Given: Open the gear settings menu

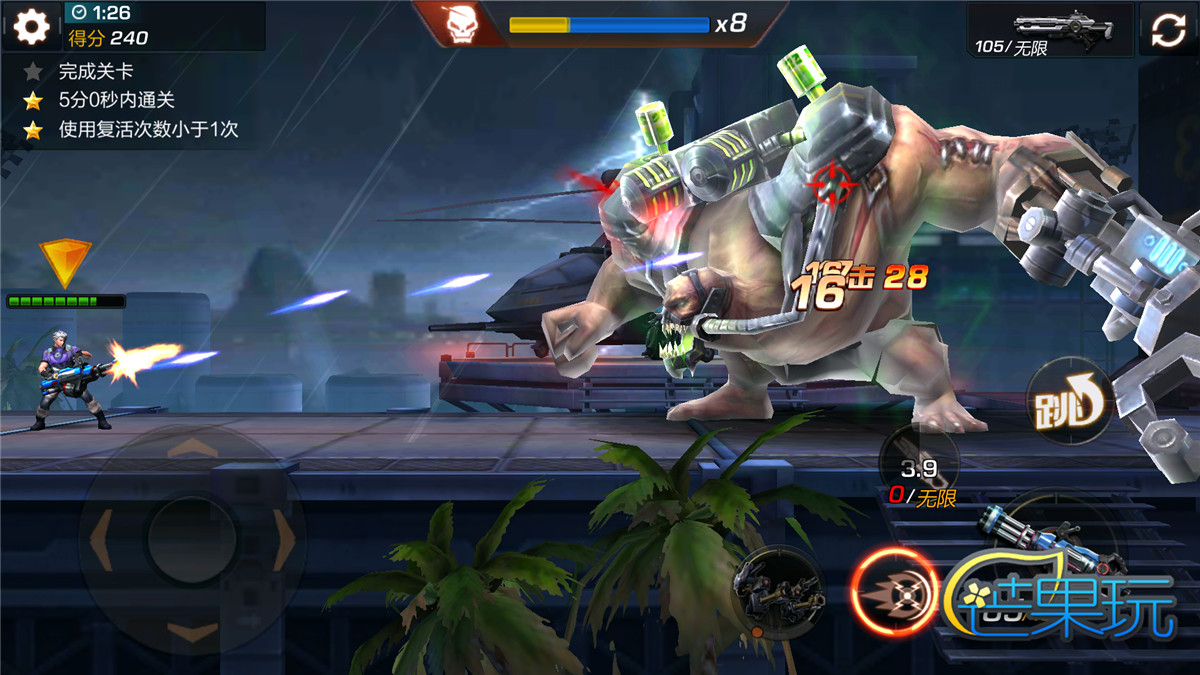Looking at the screenshot, I should 31,26.
